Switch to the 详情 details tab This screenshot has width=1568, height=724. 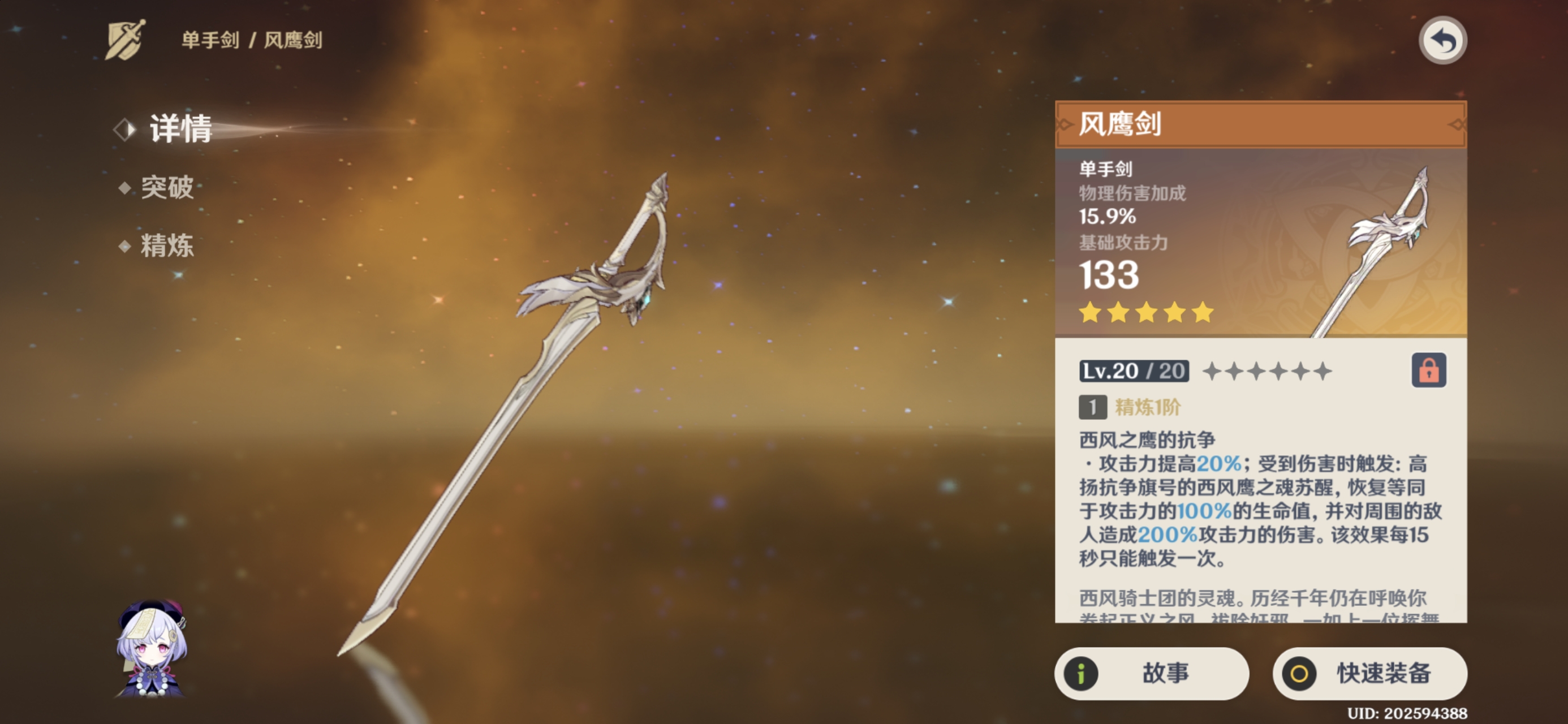[x=179, y=128]
